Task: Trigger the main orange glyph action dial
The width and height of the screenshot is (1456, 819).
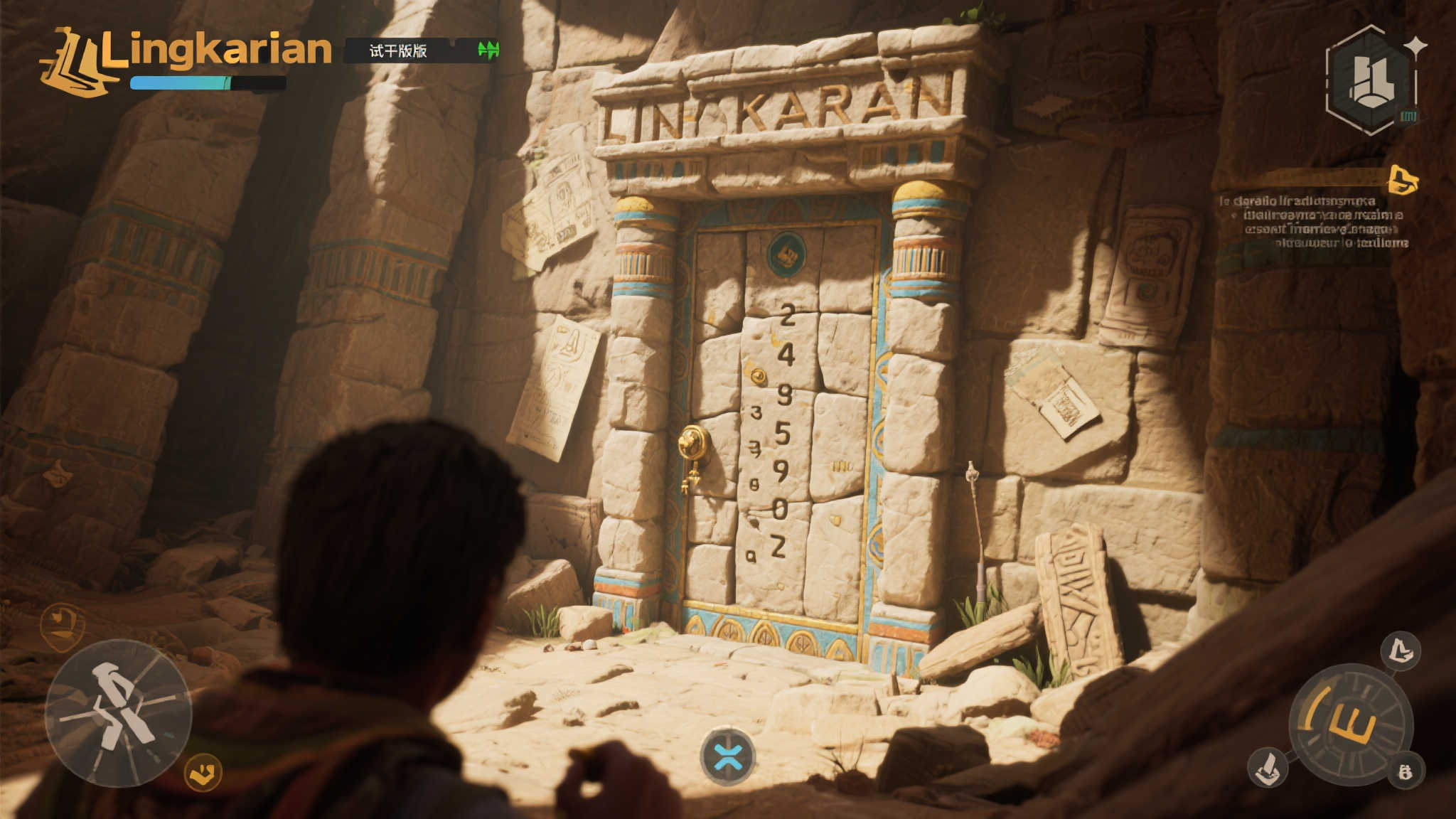Action: click(x=1351, y=725)
